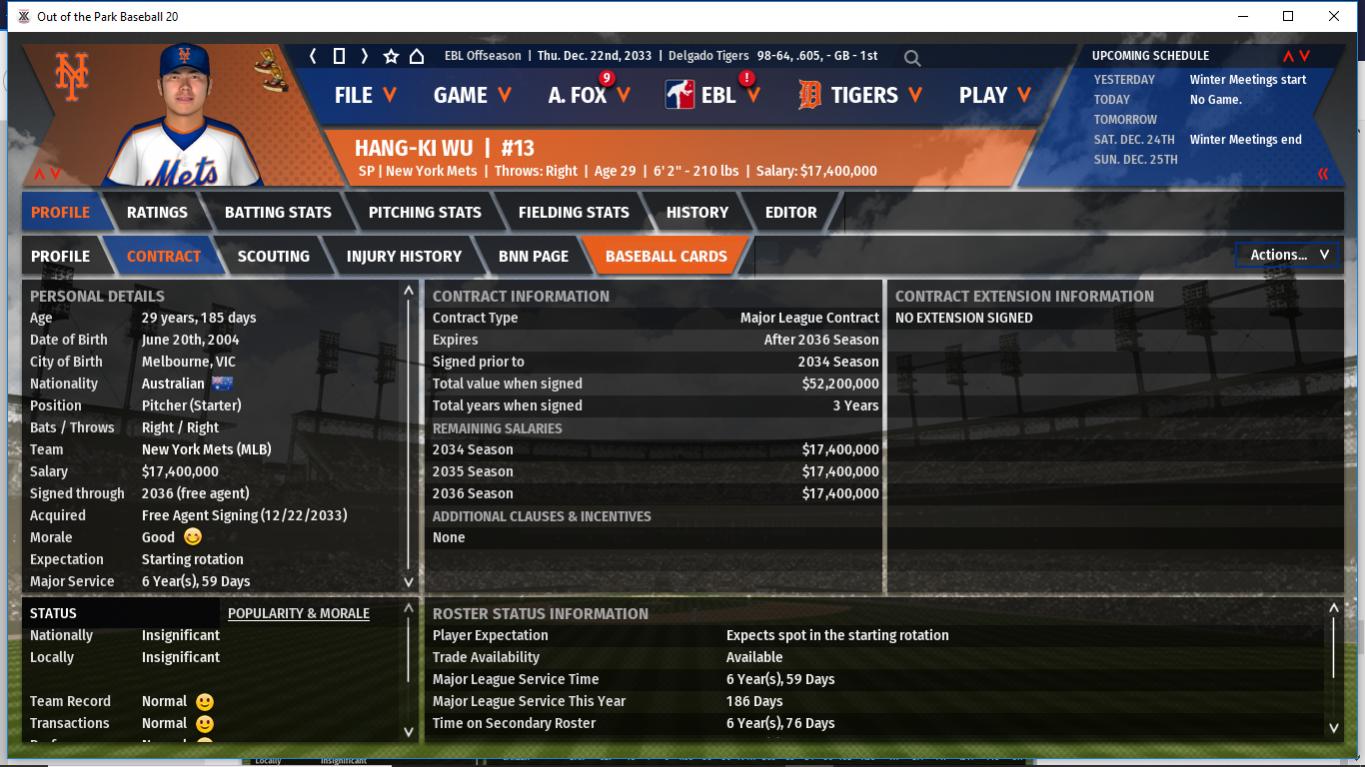View the BNN PAGE sub-tab
The height and width of the screenshot is (767, 1365).
tap(533, 256)
